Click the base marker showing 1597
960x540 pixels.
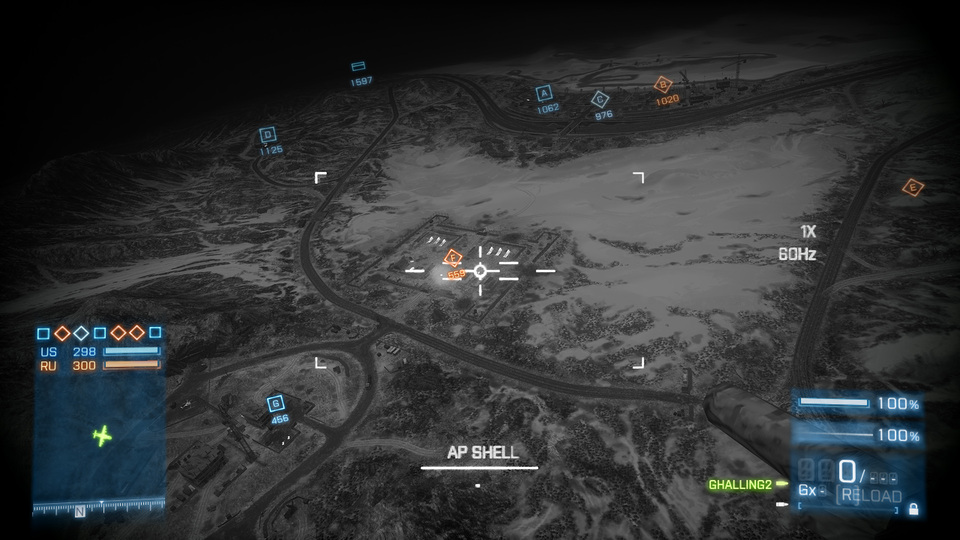[x=358, y=67]
